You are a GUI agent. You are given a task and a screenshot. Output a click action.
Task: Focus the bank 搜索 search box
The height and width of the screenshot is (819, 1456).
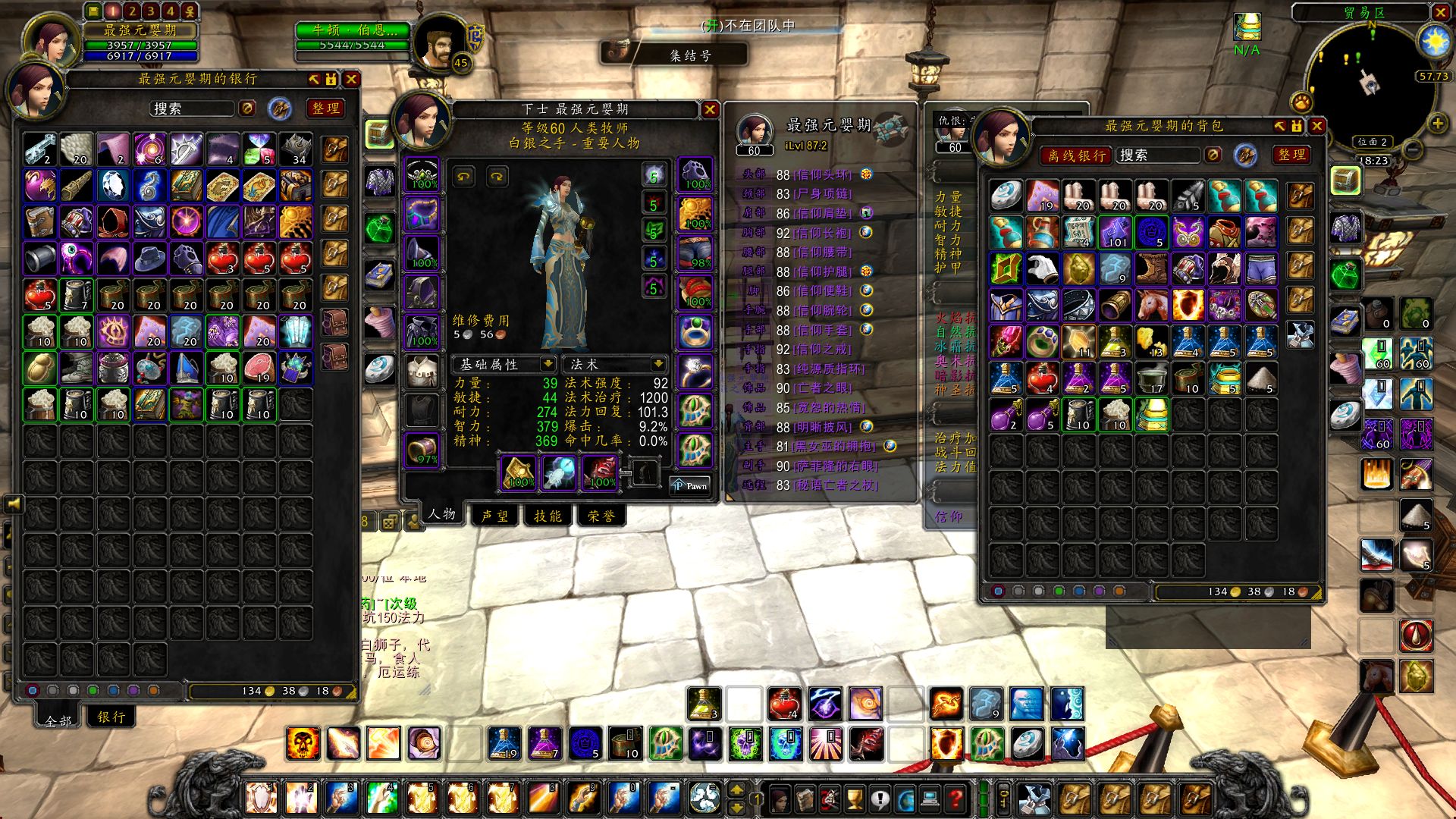(193, 108)
